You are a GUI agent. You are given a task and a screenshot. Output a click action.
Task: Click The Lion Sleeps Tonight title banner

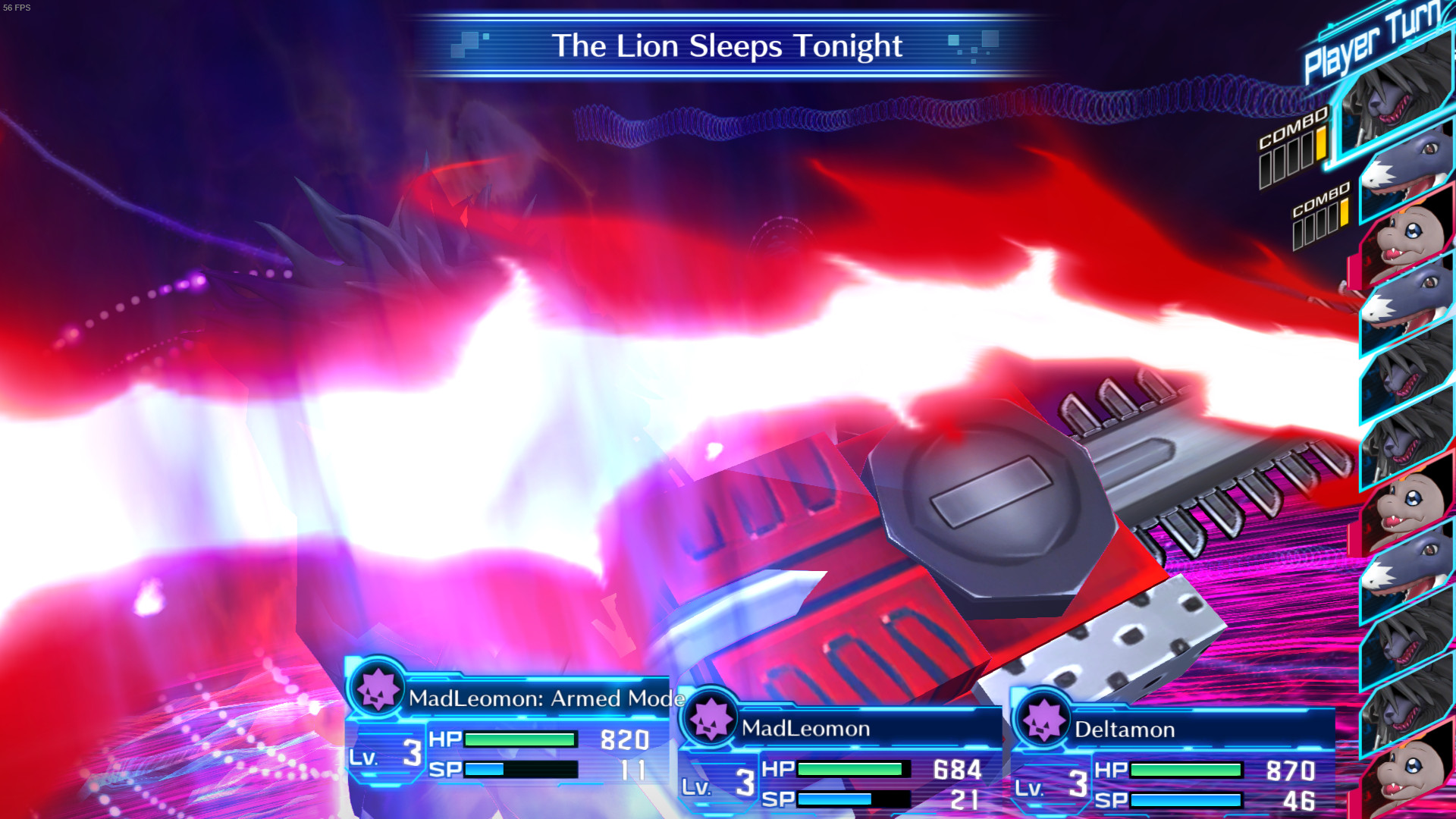[726, 45]
